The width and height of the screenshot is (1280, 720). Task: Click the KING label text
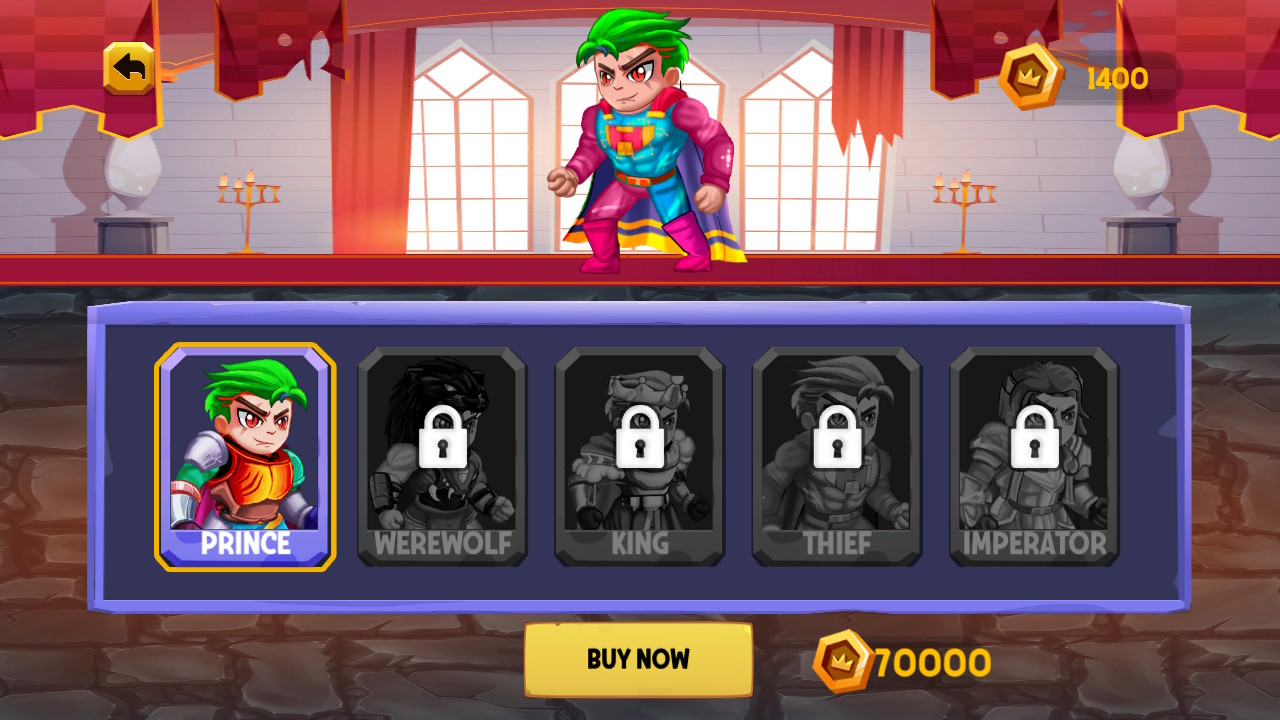coord(639,543)
